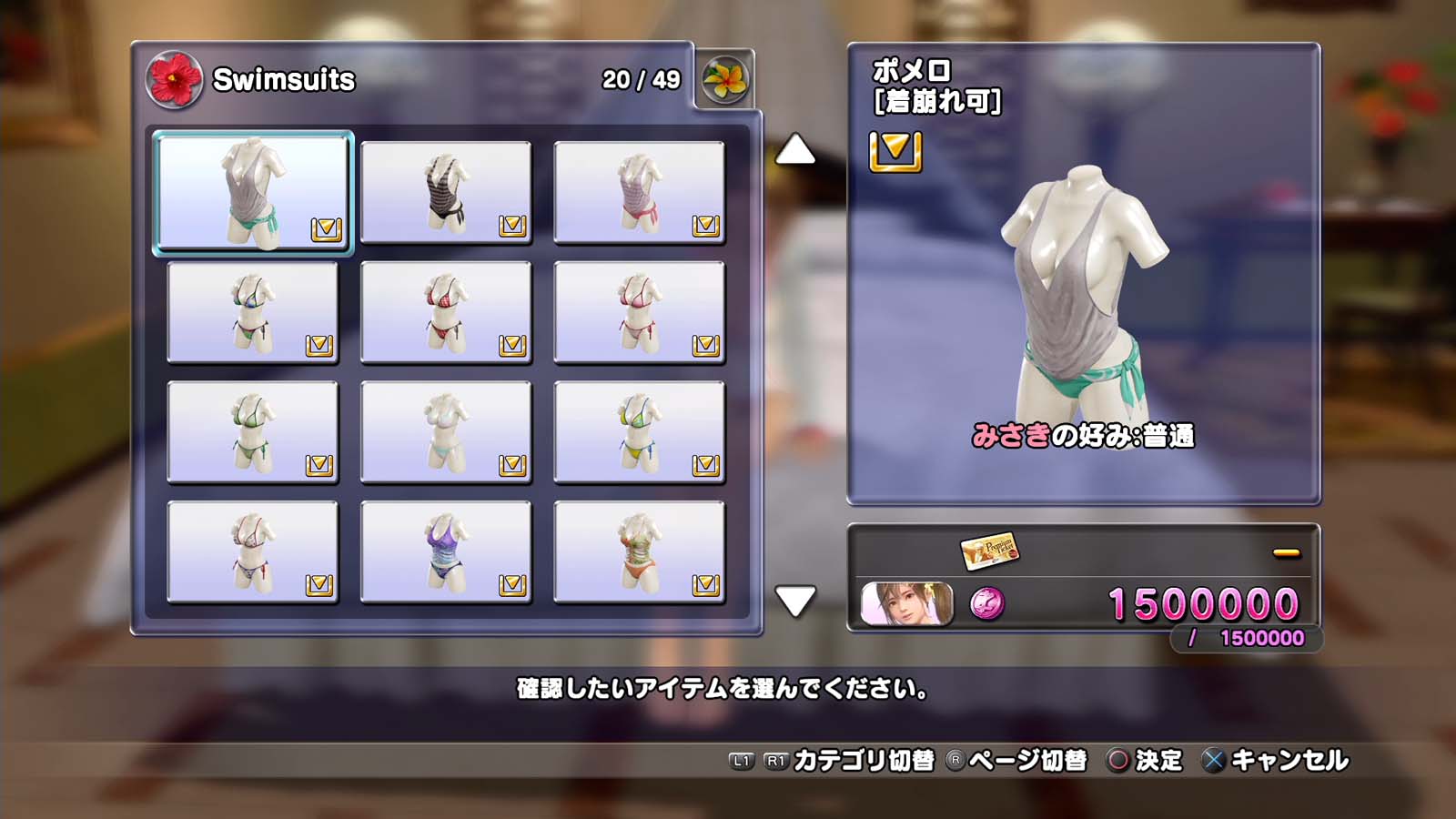Open the red hibiscus Swimsuits category tab
The width and height of the screenshot is (1456, 819).
coord(174,79)
